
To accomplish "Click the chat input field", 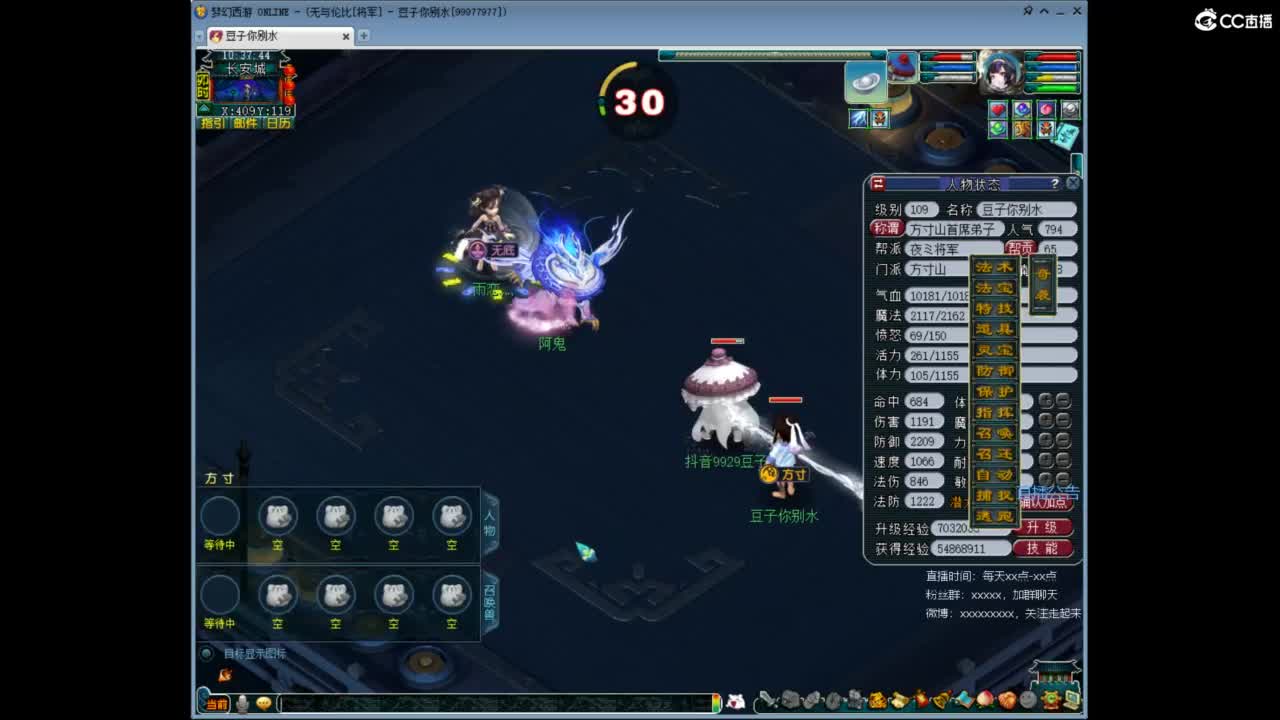I will coord(480,703).
